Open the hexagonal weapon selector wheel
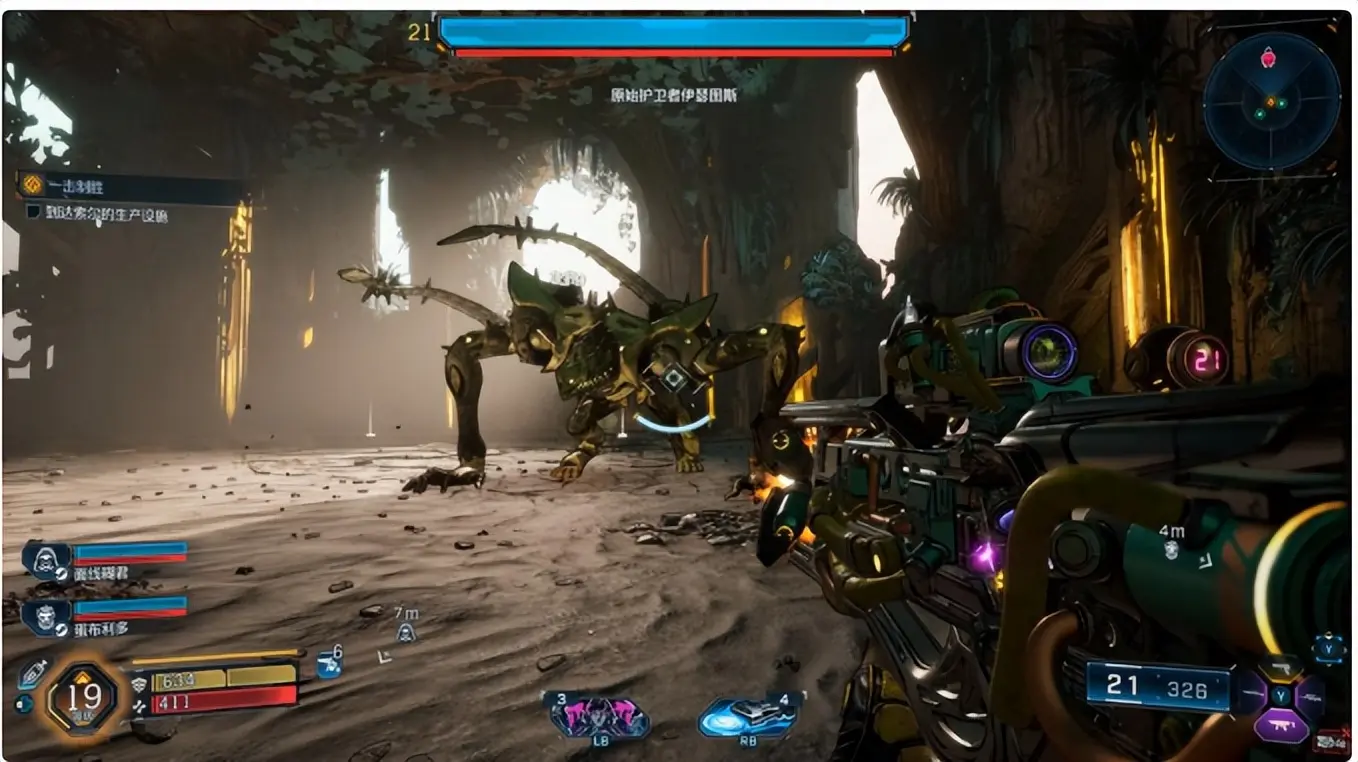Viewport: 1358px width, 762px height. [1281, 696]
